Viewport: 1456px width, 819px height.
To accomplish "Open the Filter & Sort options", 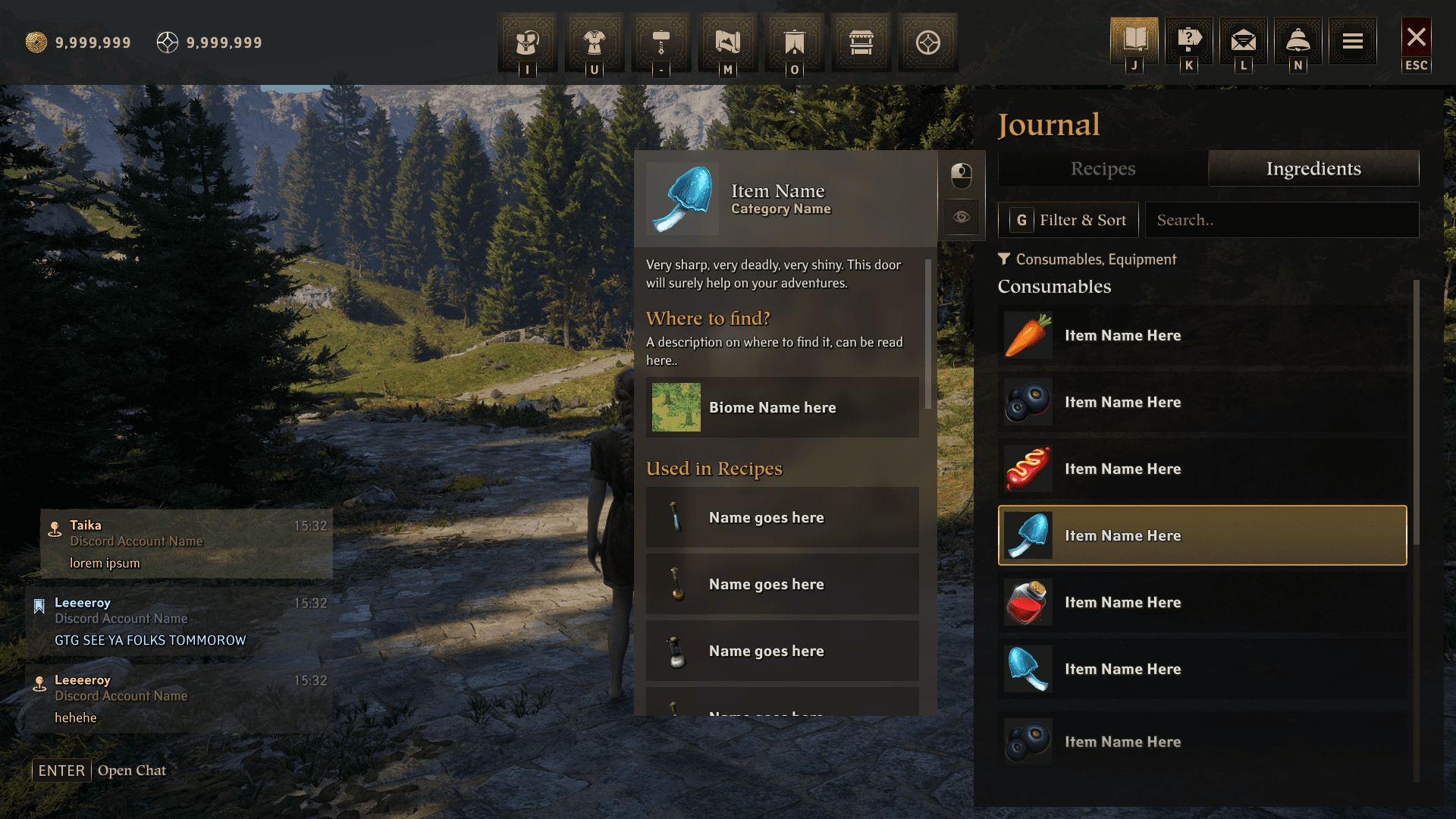I will coord(1068,220).
